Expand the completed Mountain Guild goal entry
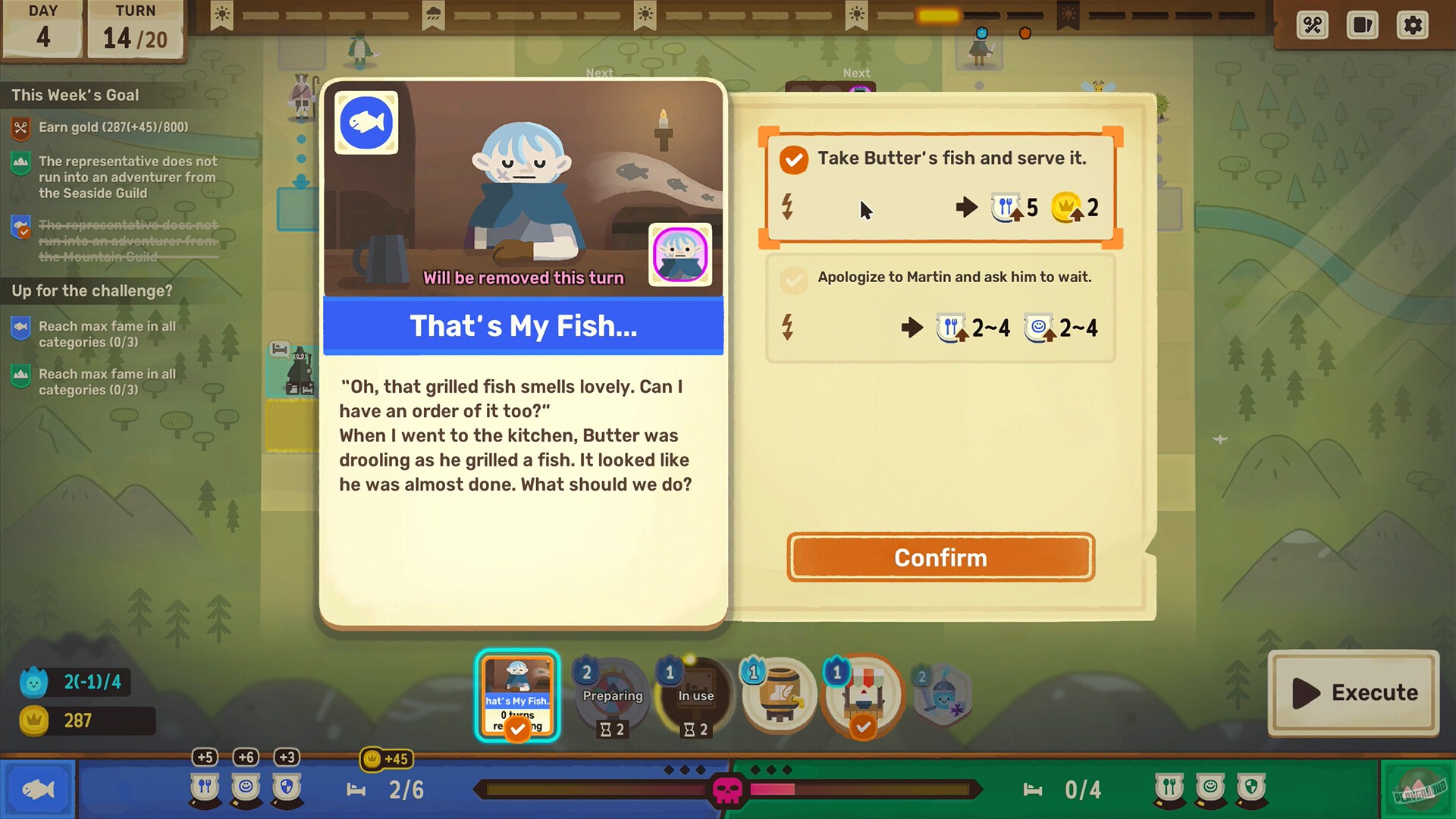 (x=125, y=240)
